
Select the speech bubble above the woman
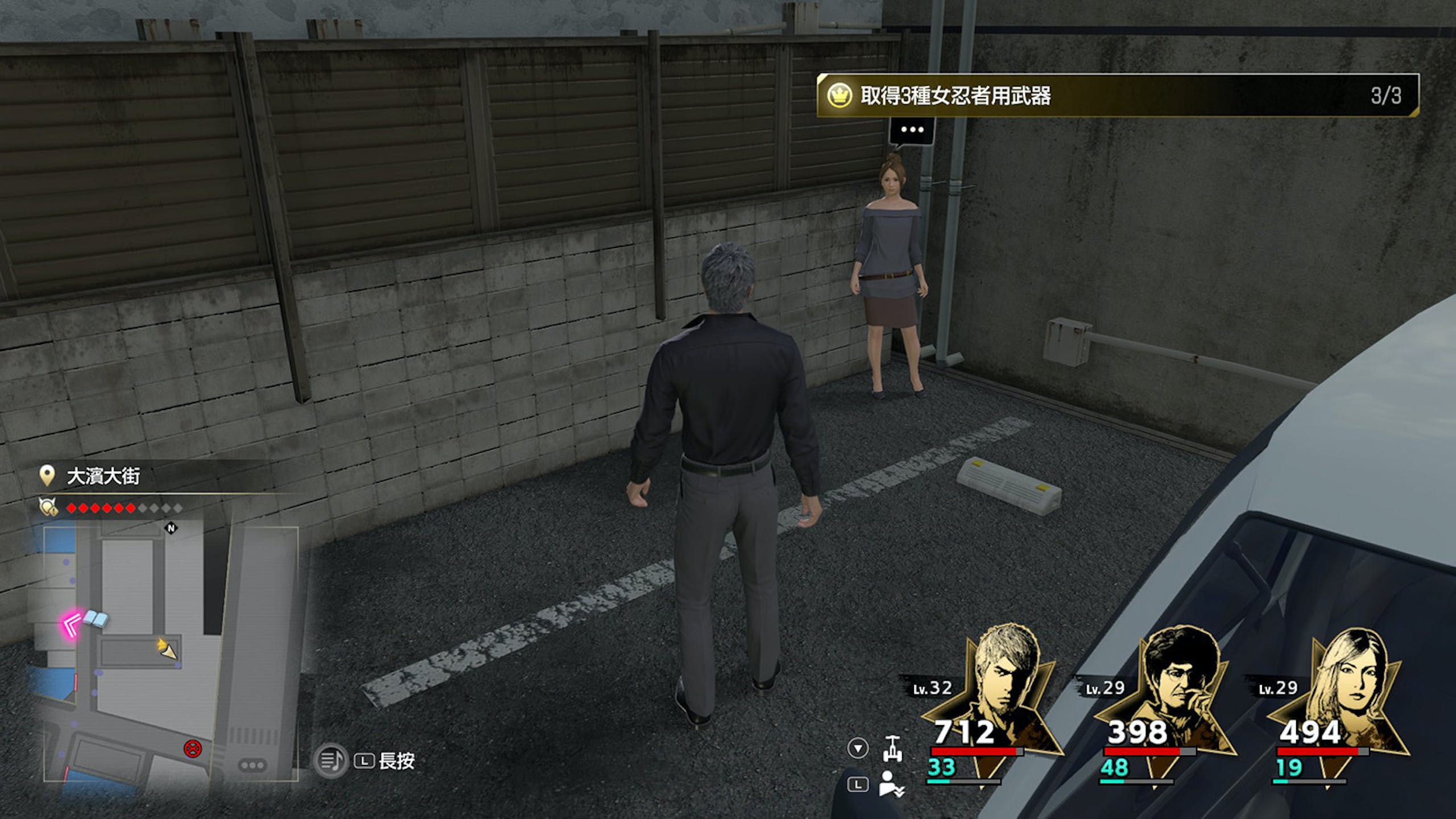tap(912, 130)
